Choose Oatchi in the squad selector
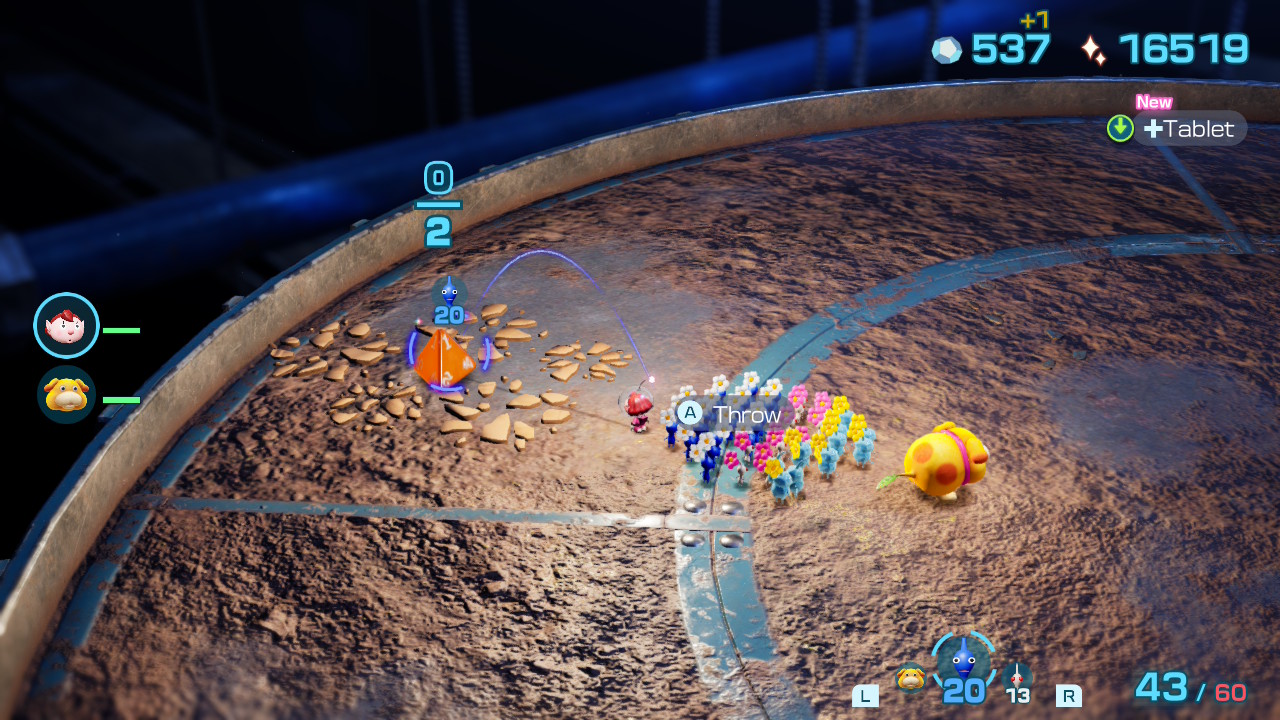This screenshot has height=720, width=1280. click(x=910, y=677)
